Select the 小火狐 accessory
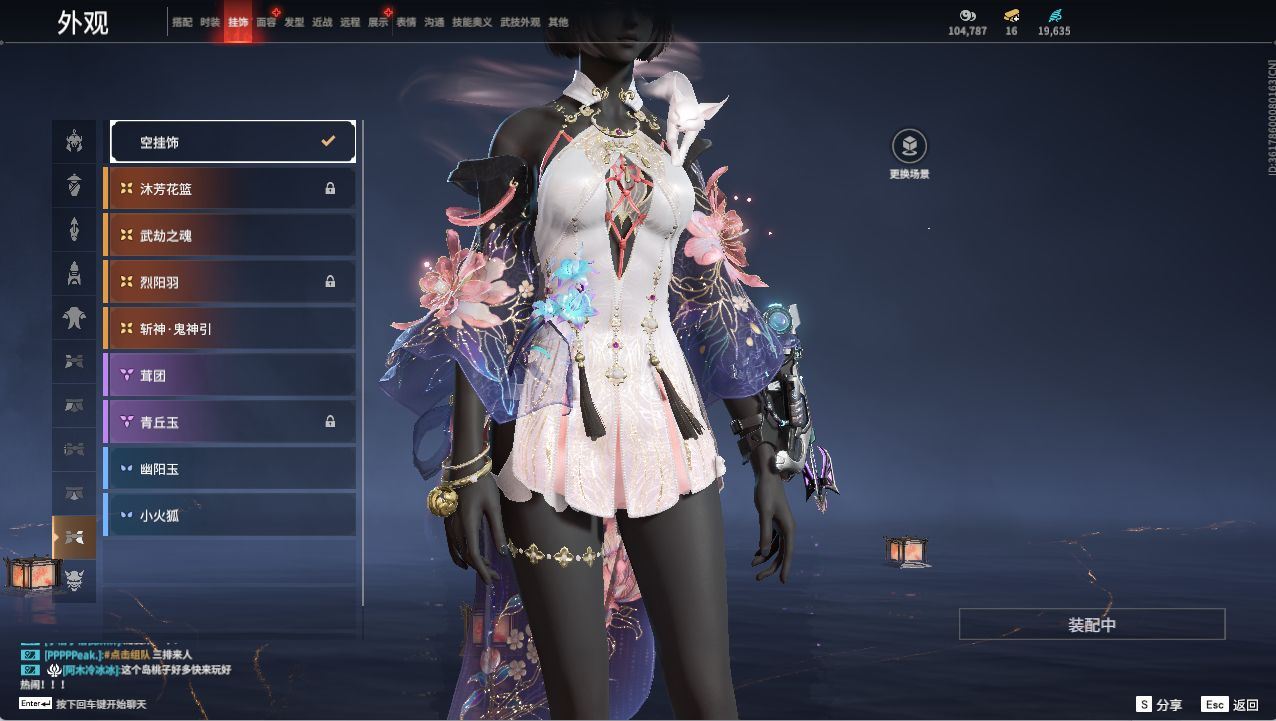The width and height of the screenshot is (1276, 721). (230, 515)
